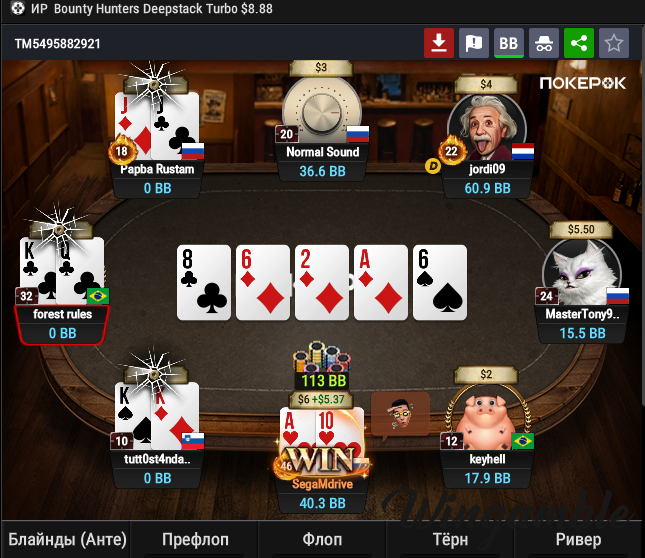
Task: Select jordi09's Einstein avatar
Action: pos(486,120)
